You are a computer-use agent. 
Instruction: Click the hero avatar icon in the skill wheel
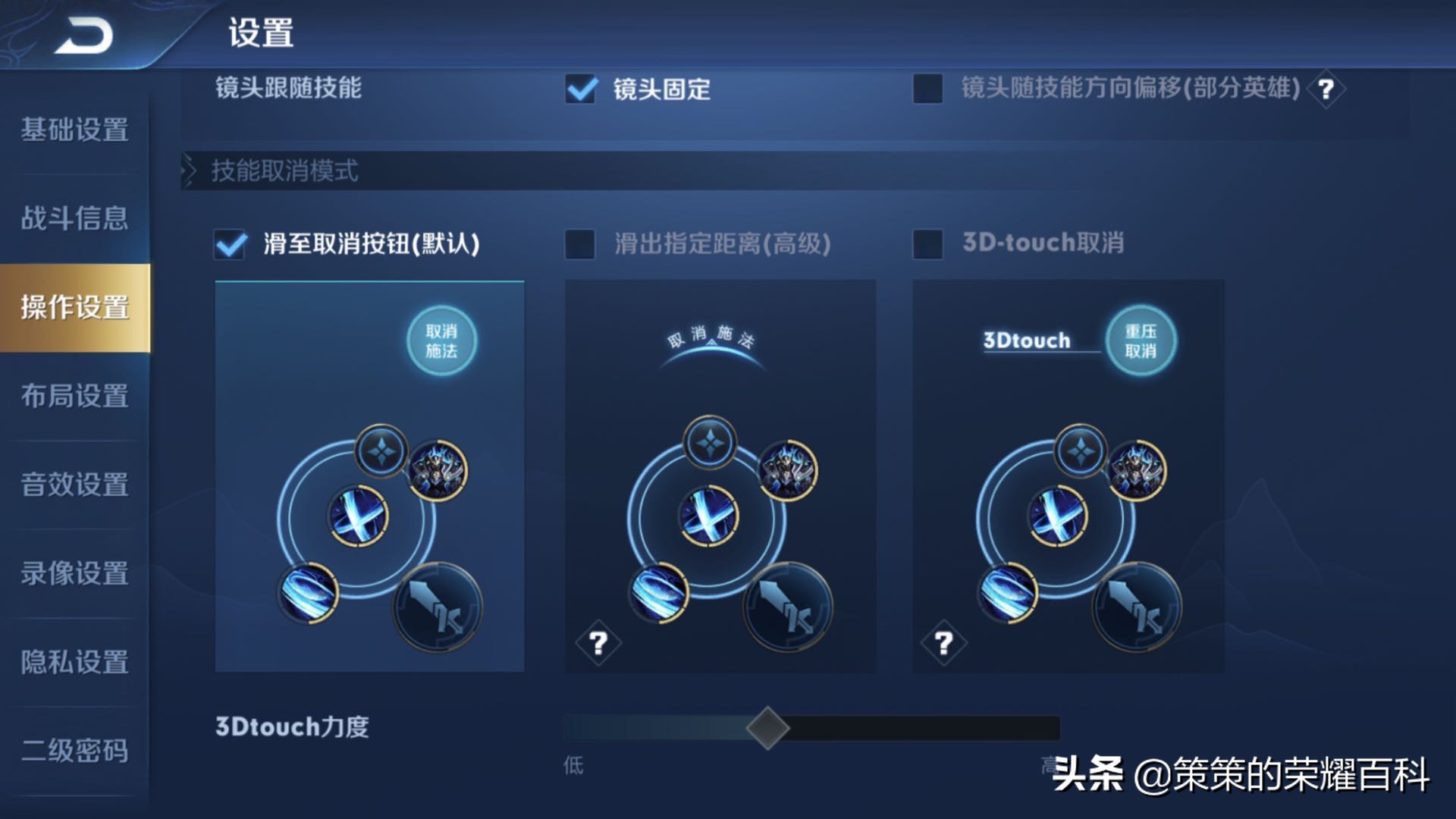440,470
